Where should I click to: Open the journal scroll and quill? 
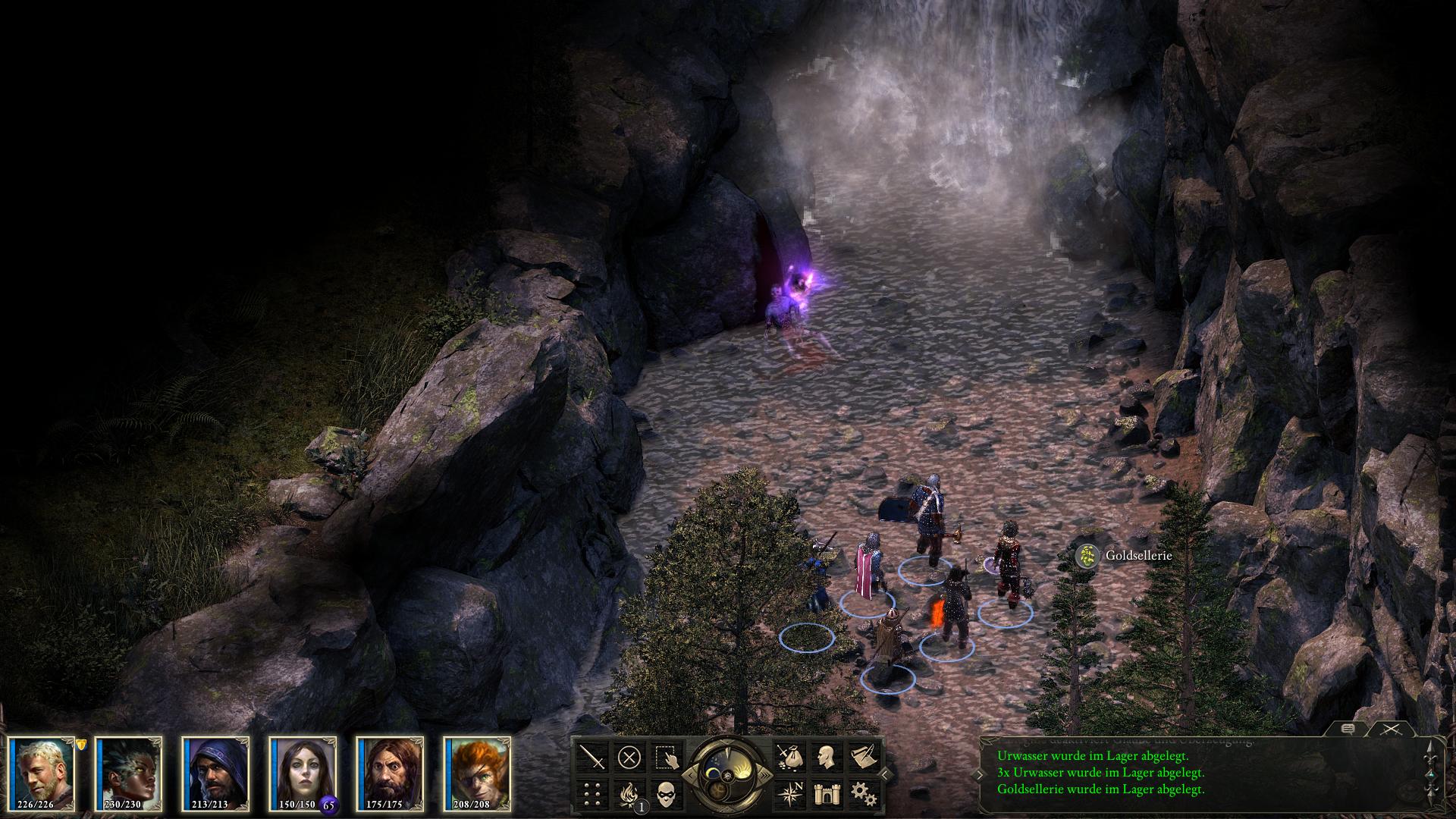click(862, 757)
